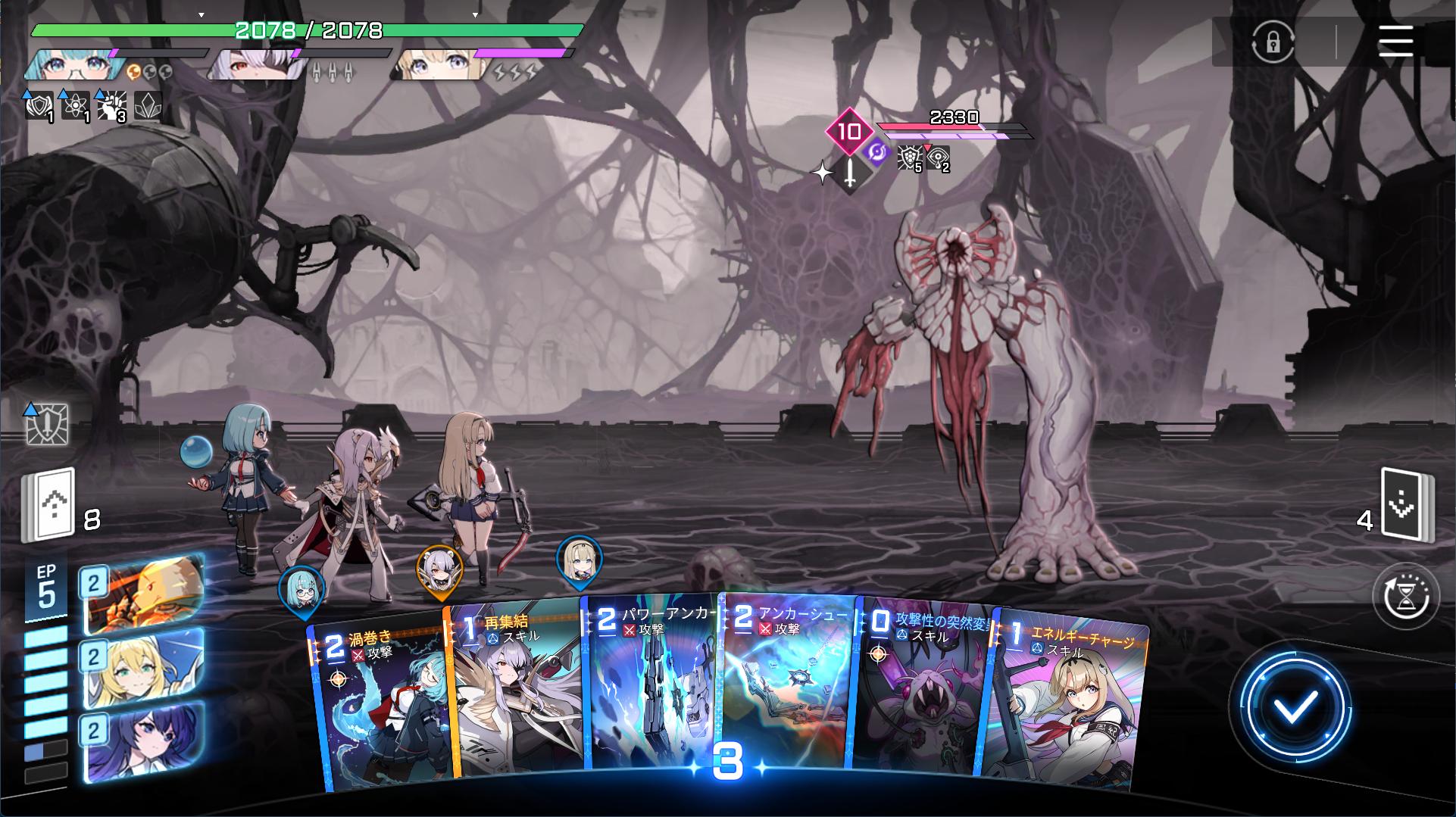View the discard pile
This screenshot has height=817, width=1456.
(1406, 505)
